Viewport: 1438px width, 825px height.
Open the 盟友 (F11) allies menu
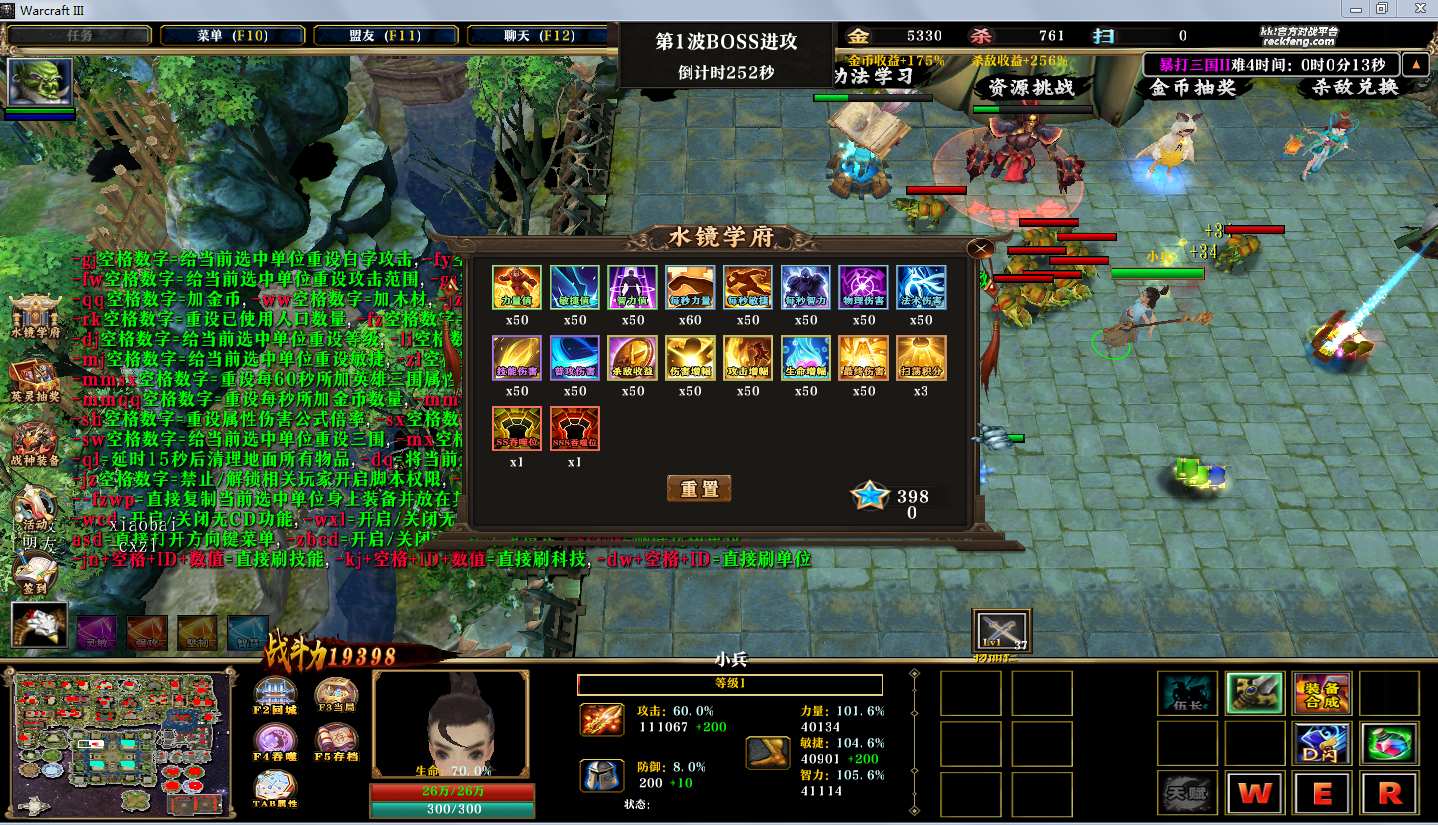tap(386, 36)
